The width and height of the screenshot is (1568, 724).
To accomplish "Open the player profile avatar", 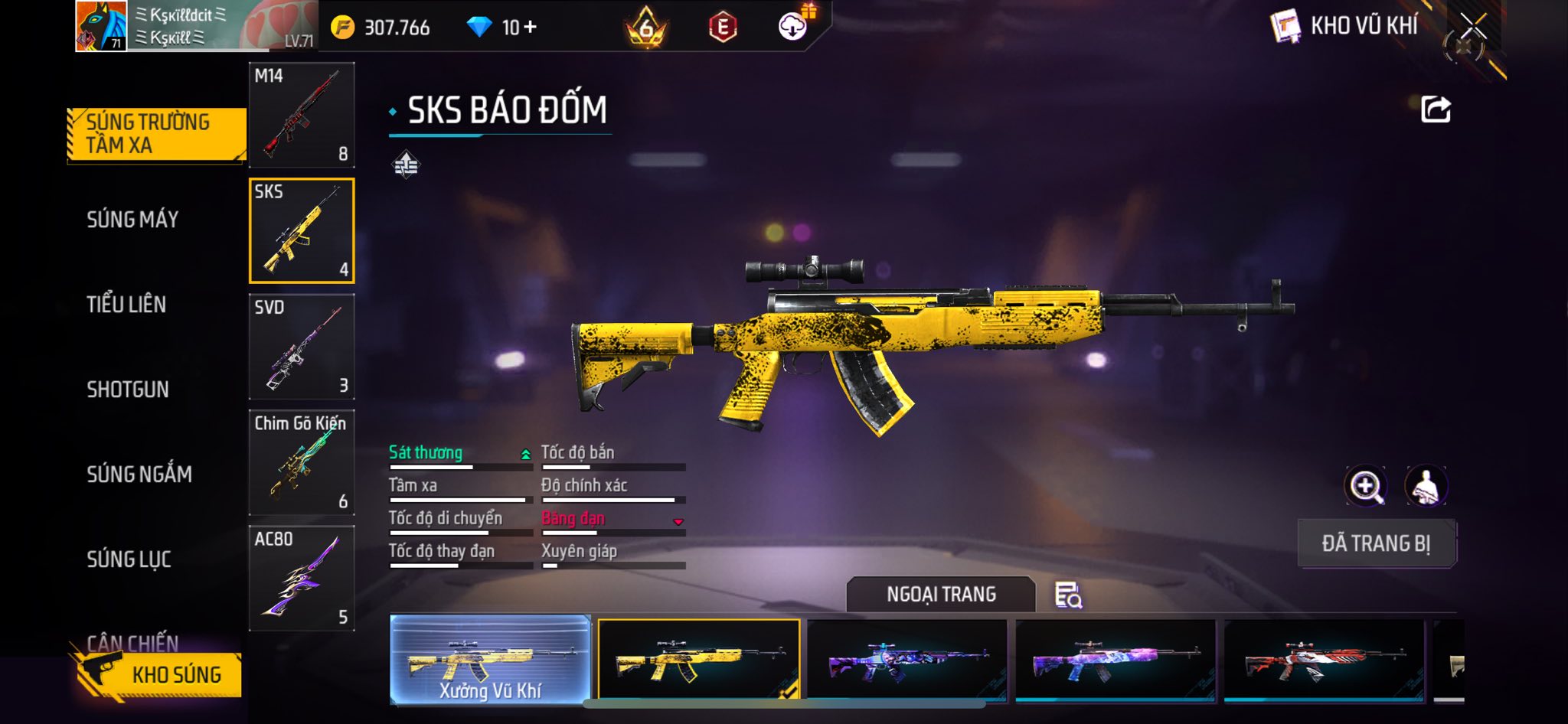I will (101, 26).
